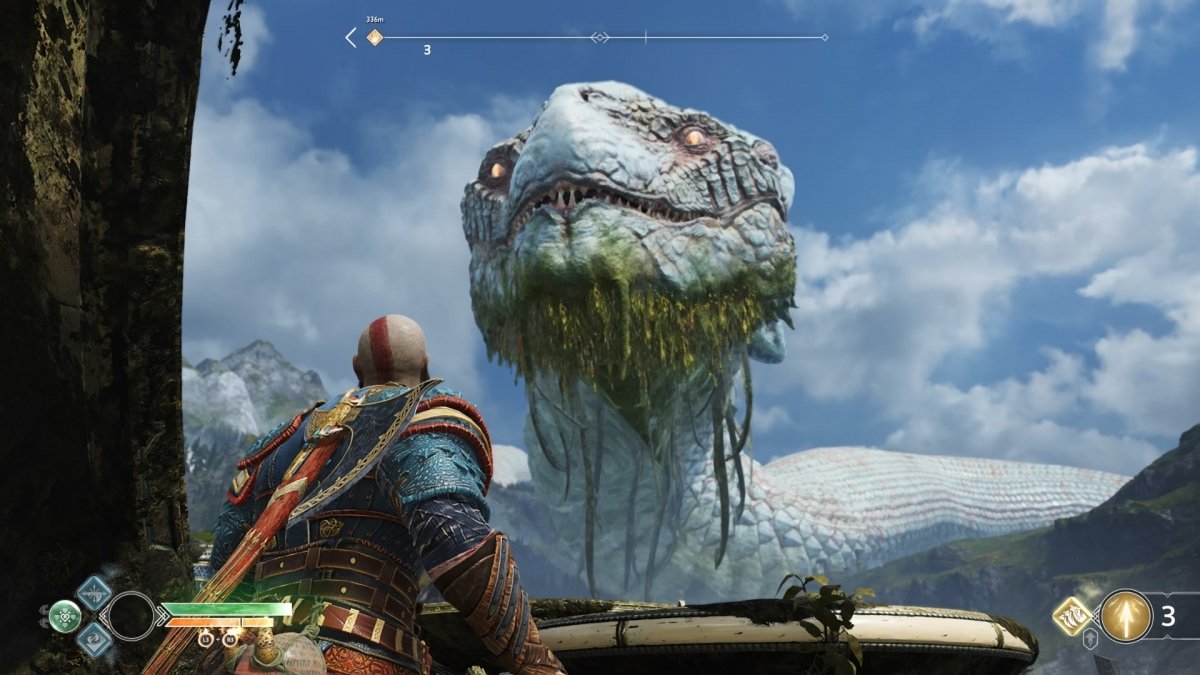Click the compass bar's left direction arrow
Screen dimensions: 1200x675
coord(351,38)
